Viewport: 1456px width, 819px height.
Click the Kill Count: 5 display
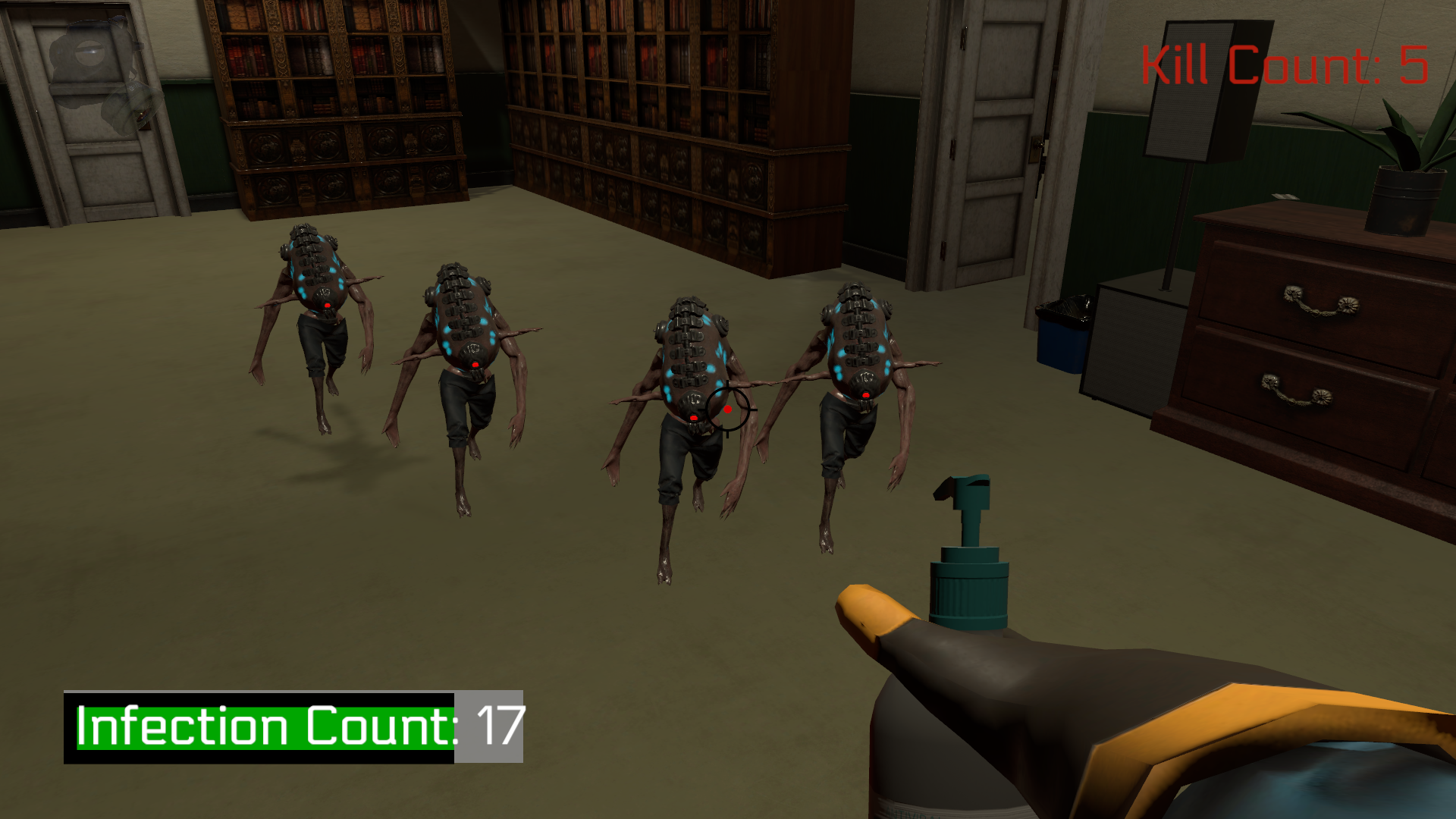pos(1285,62)
